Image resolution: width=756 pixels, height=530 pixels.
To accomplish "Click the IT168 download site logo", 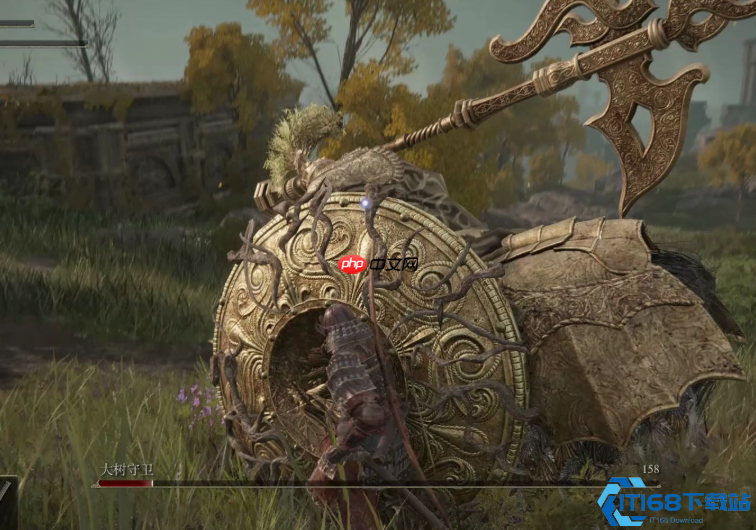I will click(x=675, y=501).
